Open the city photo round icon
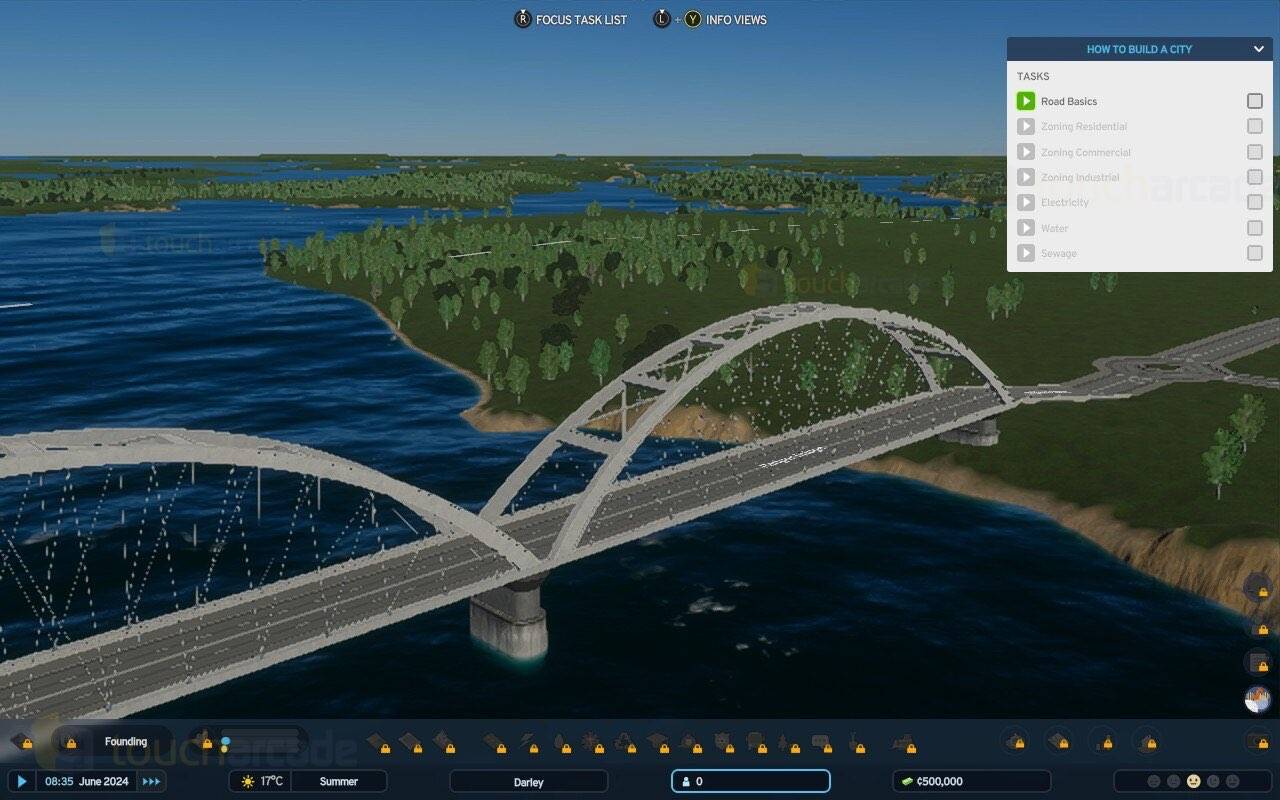 click(1257, 699)
